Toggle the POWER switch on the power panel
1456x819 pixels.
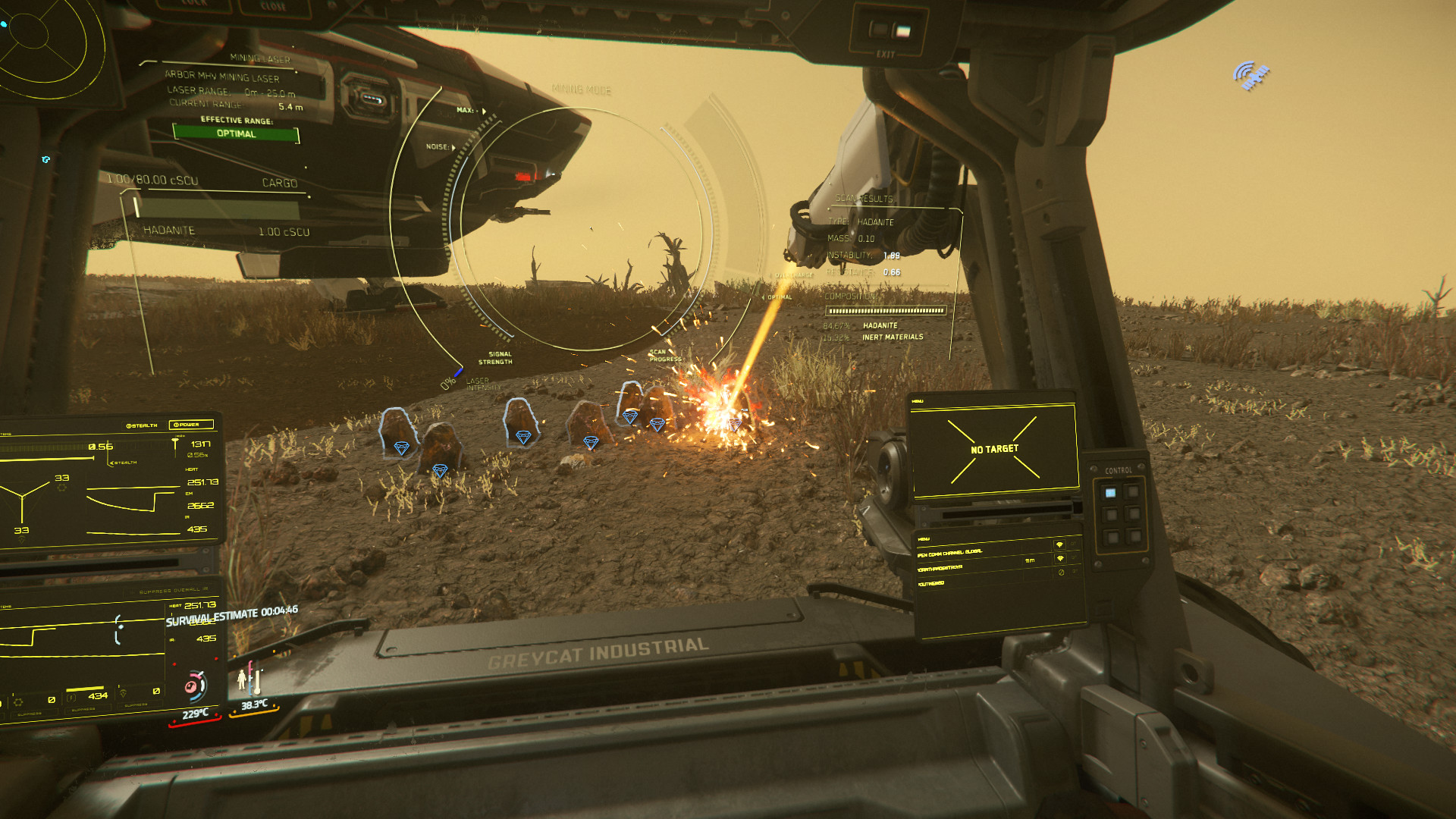point(187,425)
